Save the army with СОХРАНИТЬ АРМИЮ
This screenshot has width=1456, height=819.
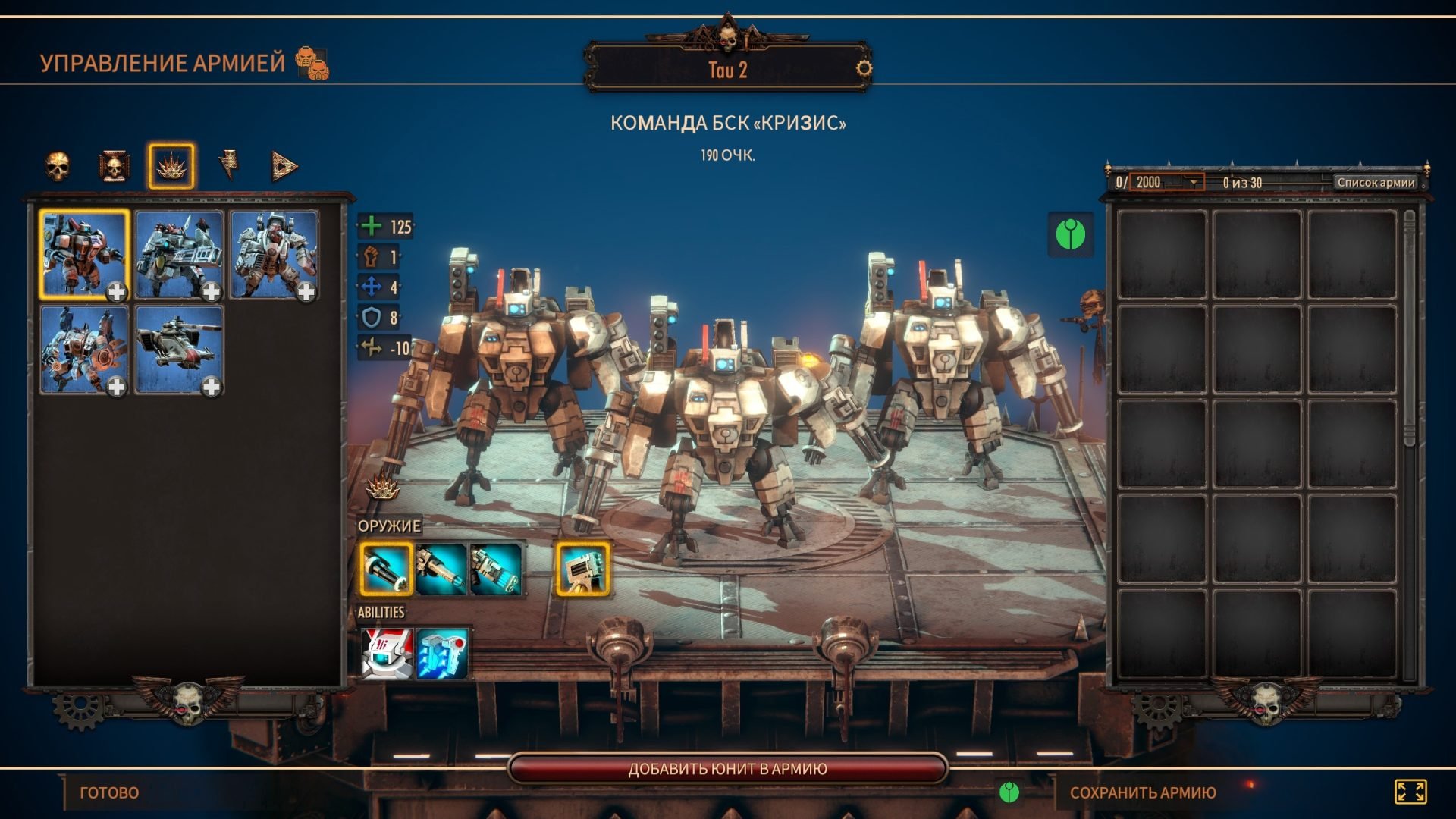pos(1142,792)
